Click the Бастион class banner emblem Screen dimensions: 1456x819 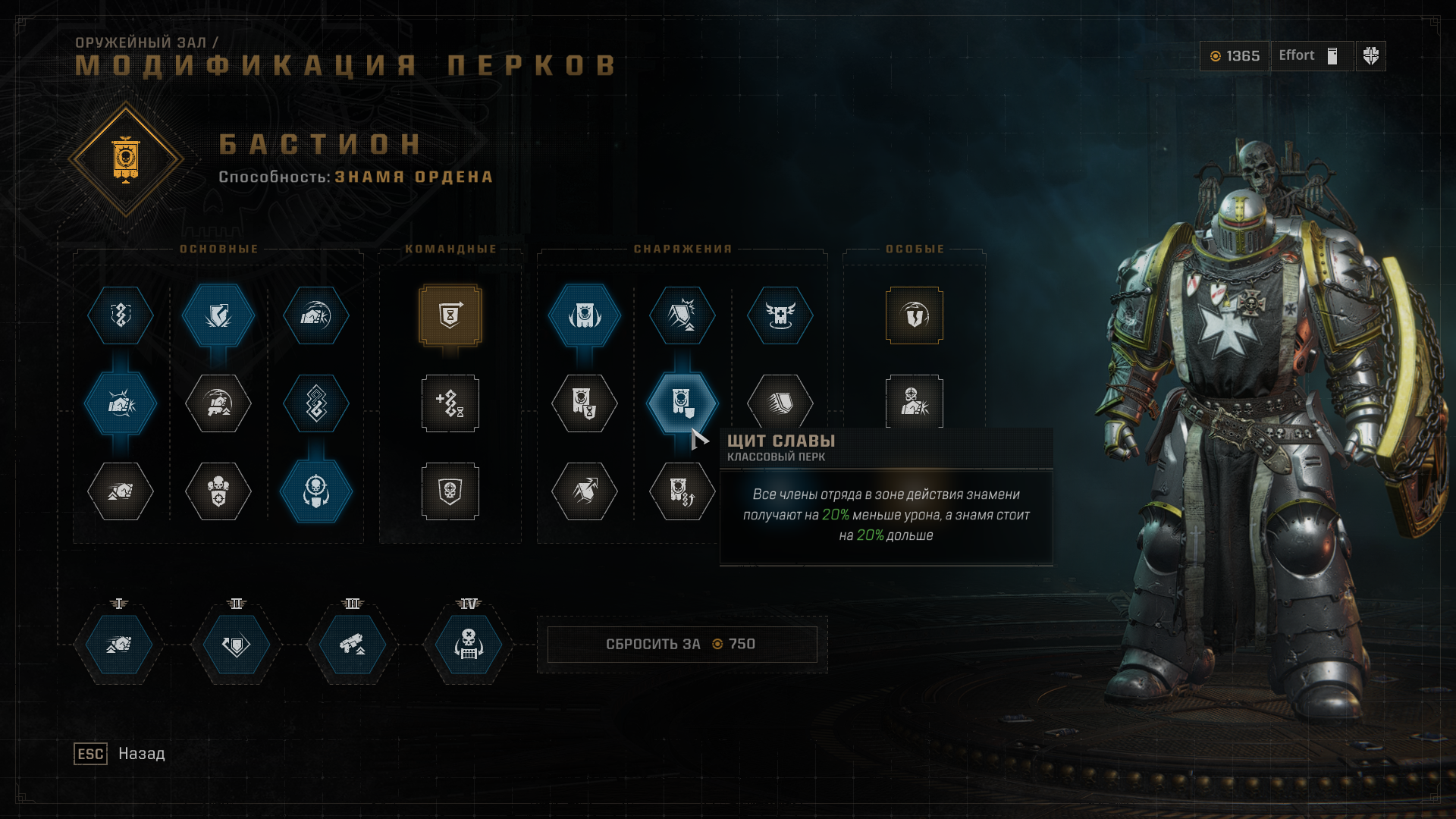(126, 159)
